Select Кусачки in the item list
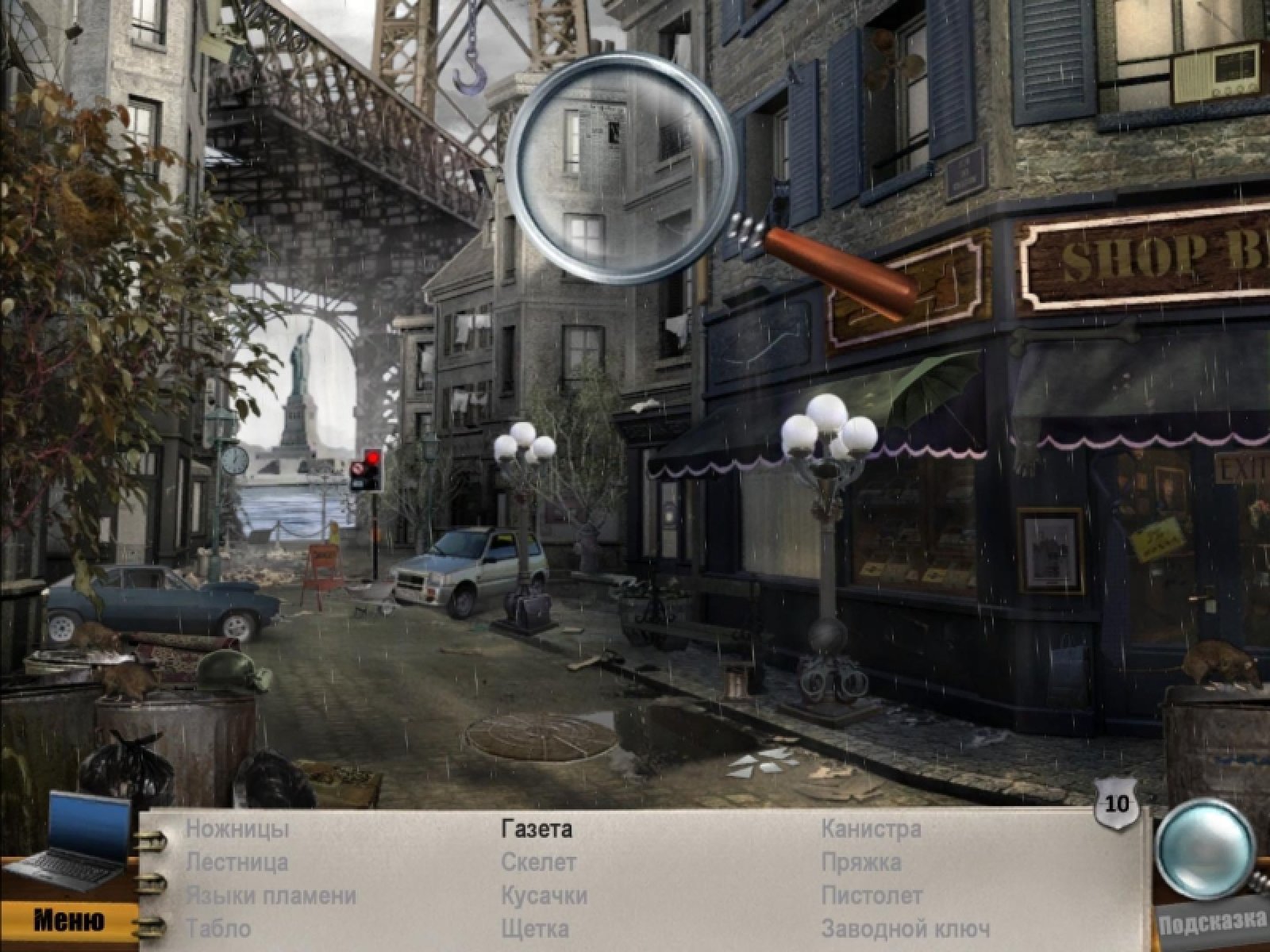Image resolution: width=1270 pixels, height=952 pixels. (544, 896)
